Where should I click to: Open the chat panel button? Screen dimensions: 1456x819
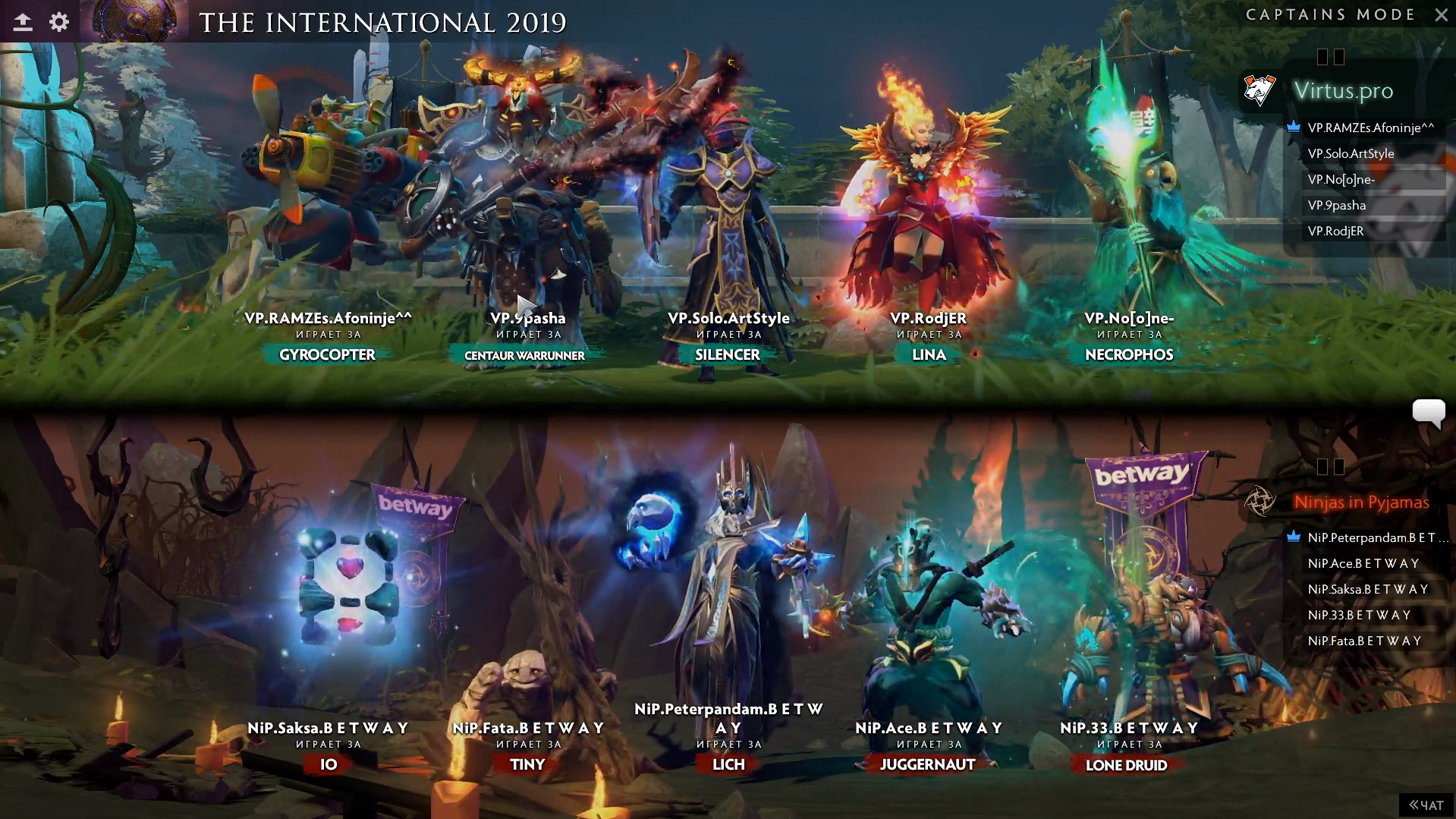1426,805
